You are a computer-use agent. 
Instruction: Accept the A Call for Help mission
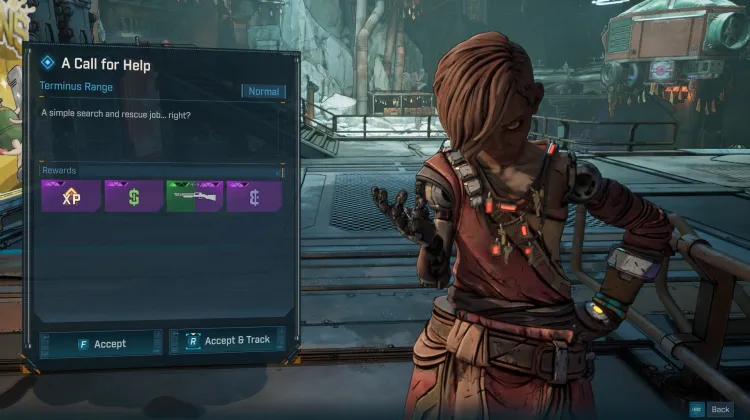point(101,343)
